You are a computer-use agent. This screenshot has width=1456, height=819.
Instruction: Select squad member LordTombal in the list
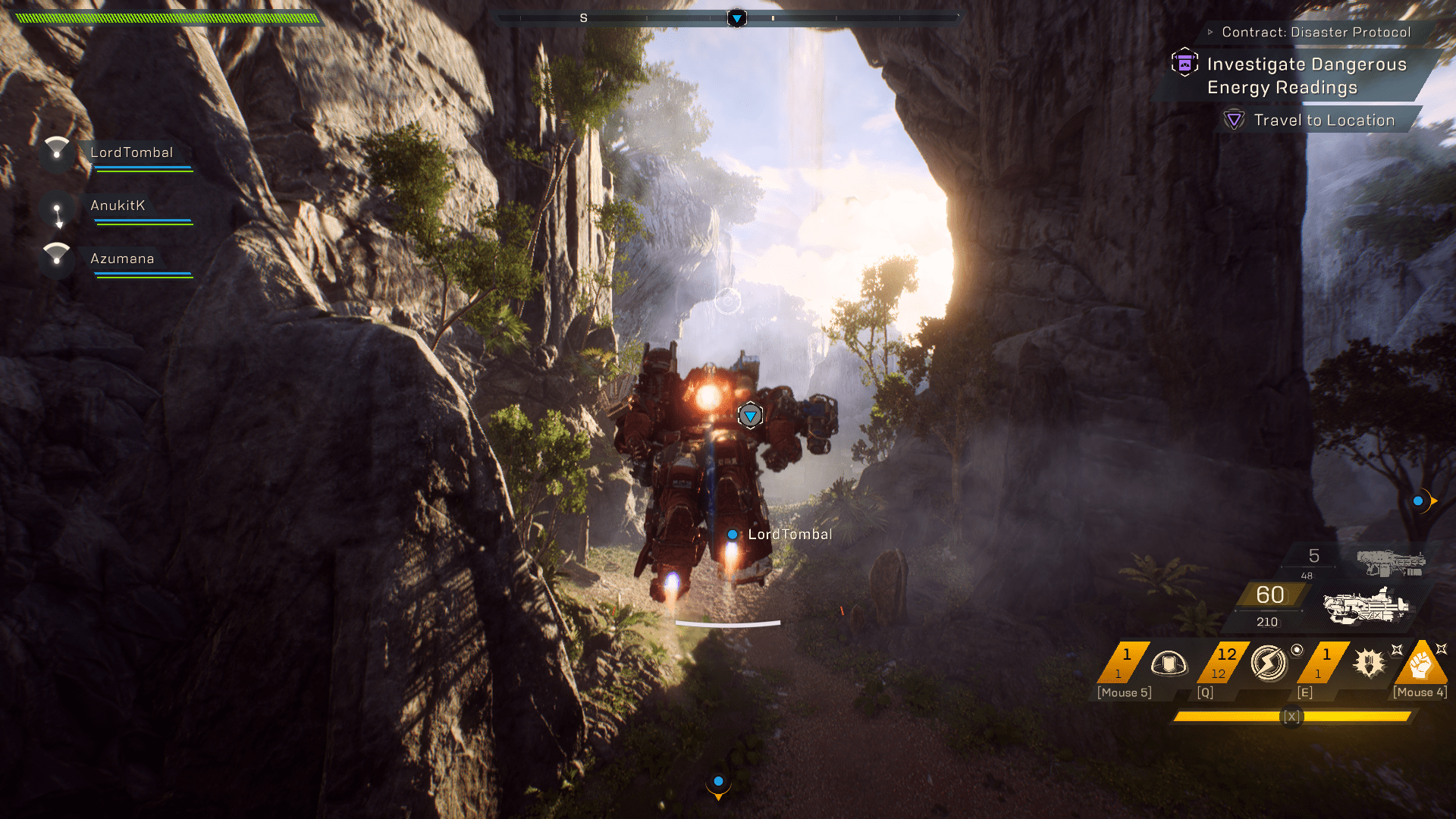pos(131,153)
